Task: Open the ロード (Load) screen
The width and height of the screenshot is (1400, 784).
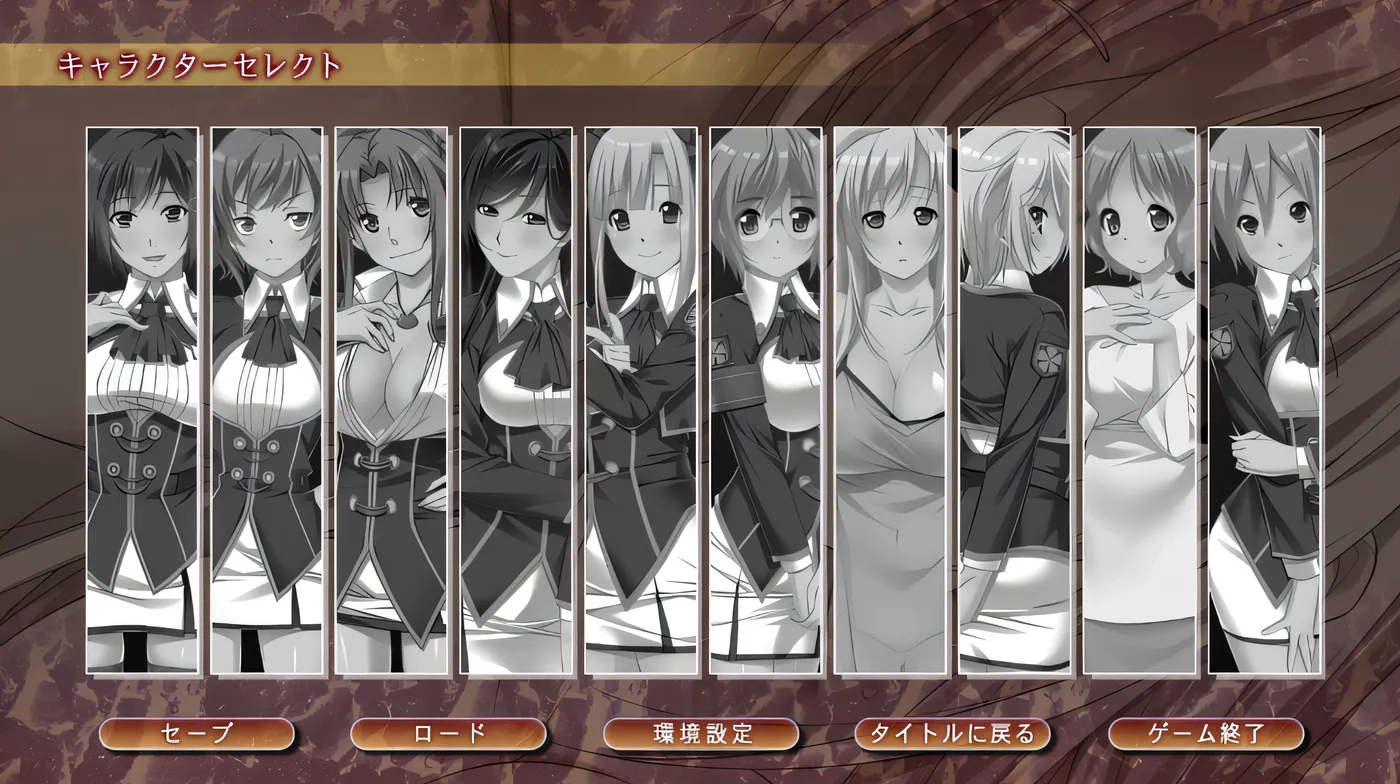Action: [449, 734]
